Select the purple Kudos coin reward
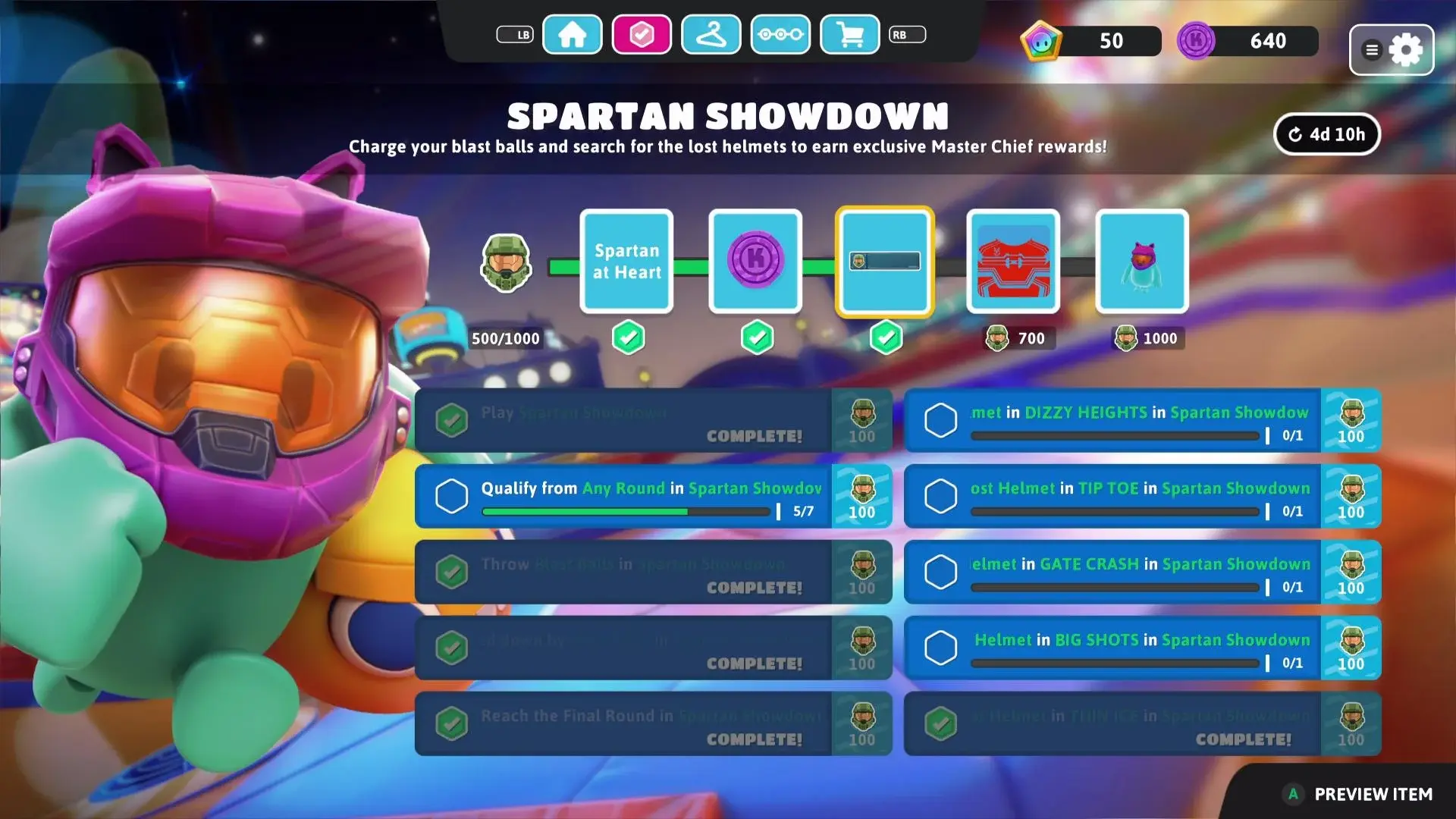 pyautogui.click(x=755, y=261)
